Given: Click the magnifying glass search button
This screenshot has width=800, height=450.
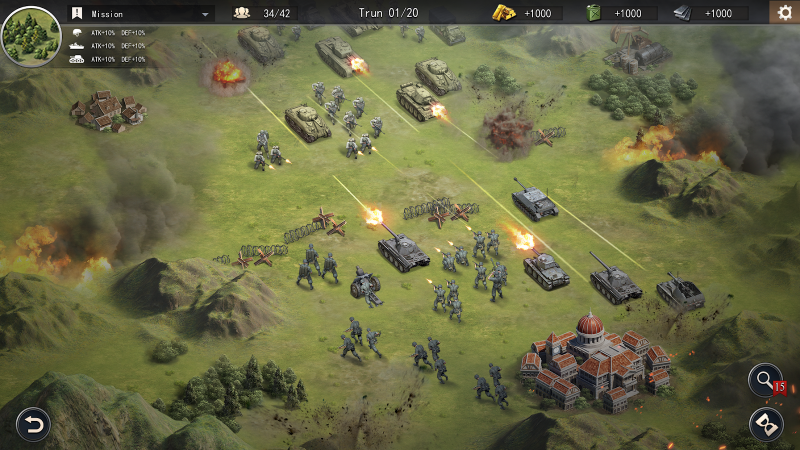Looking at the screenshot, I should [765, 380].
